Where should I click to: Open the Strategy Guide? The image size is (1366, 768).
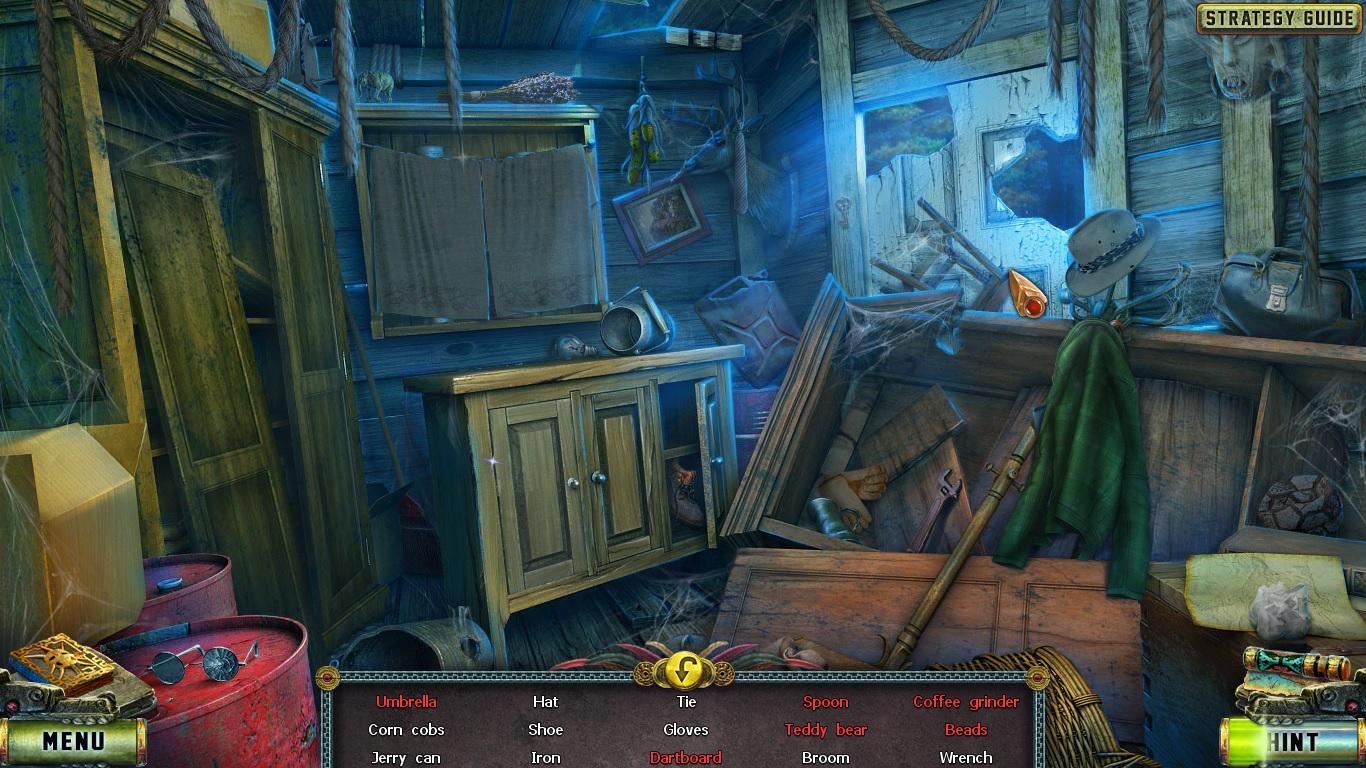pos(1278,16)
